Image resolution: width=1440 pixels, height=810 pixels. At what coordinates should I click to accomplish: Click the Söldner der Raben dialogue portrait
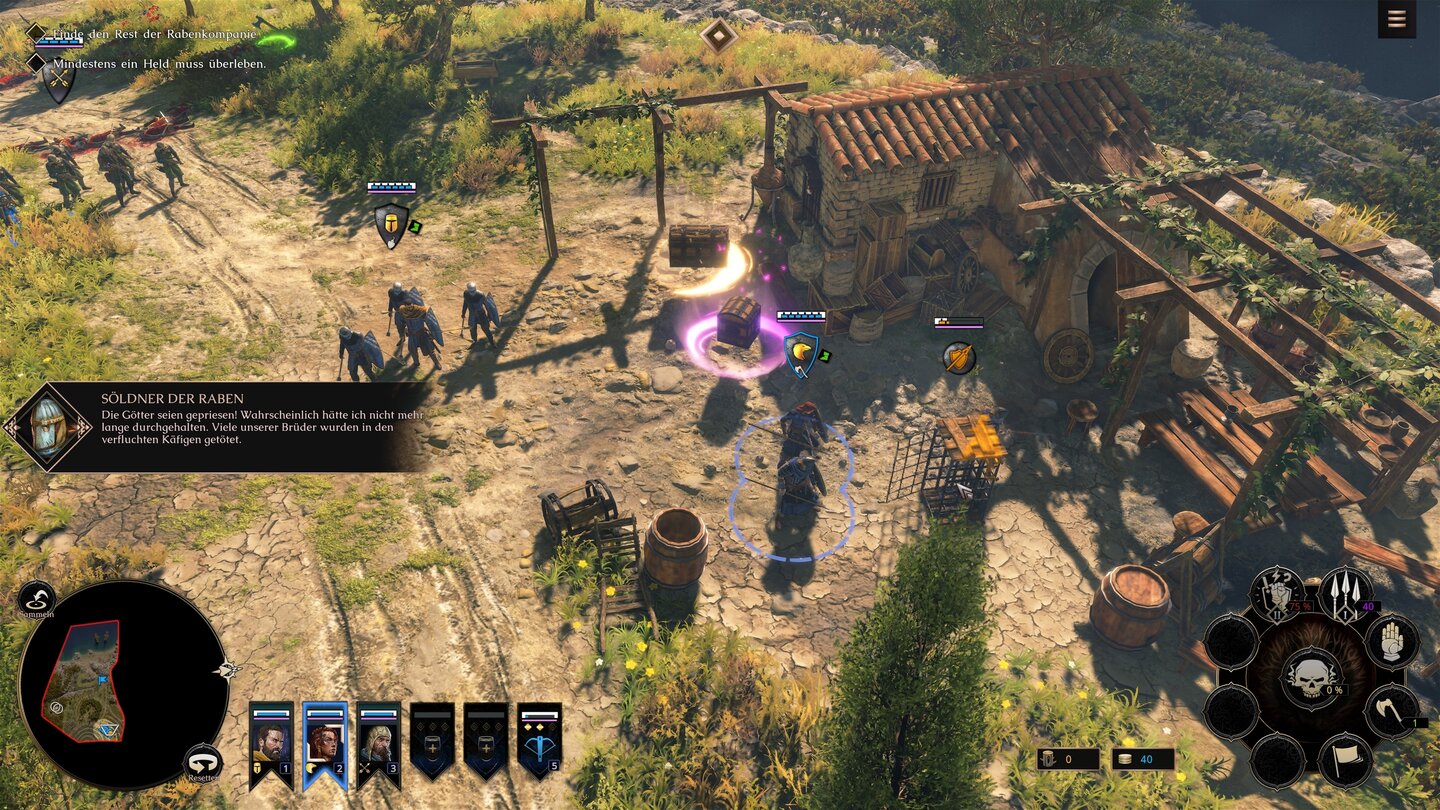[49, 427]
